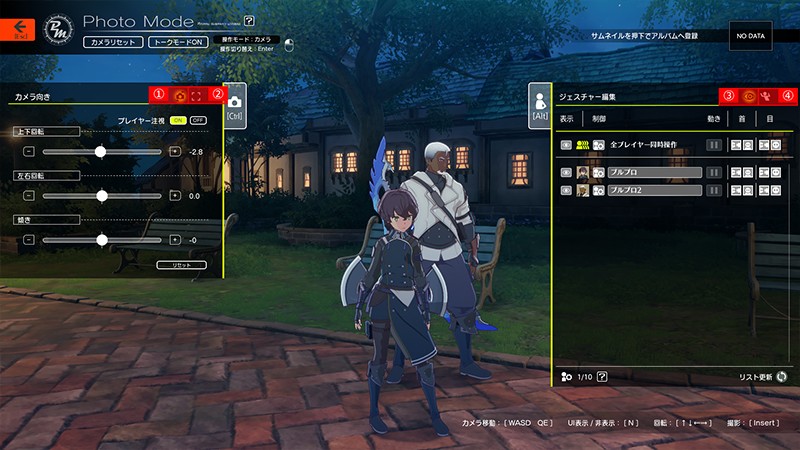800x450 pixels.
Task: Switch to the frame brackets camera tab
Action: coord(197,97)
